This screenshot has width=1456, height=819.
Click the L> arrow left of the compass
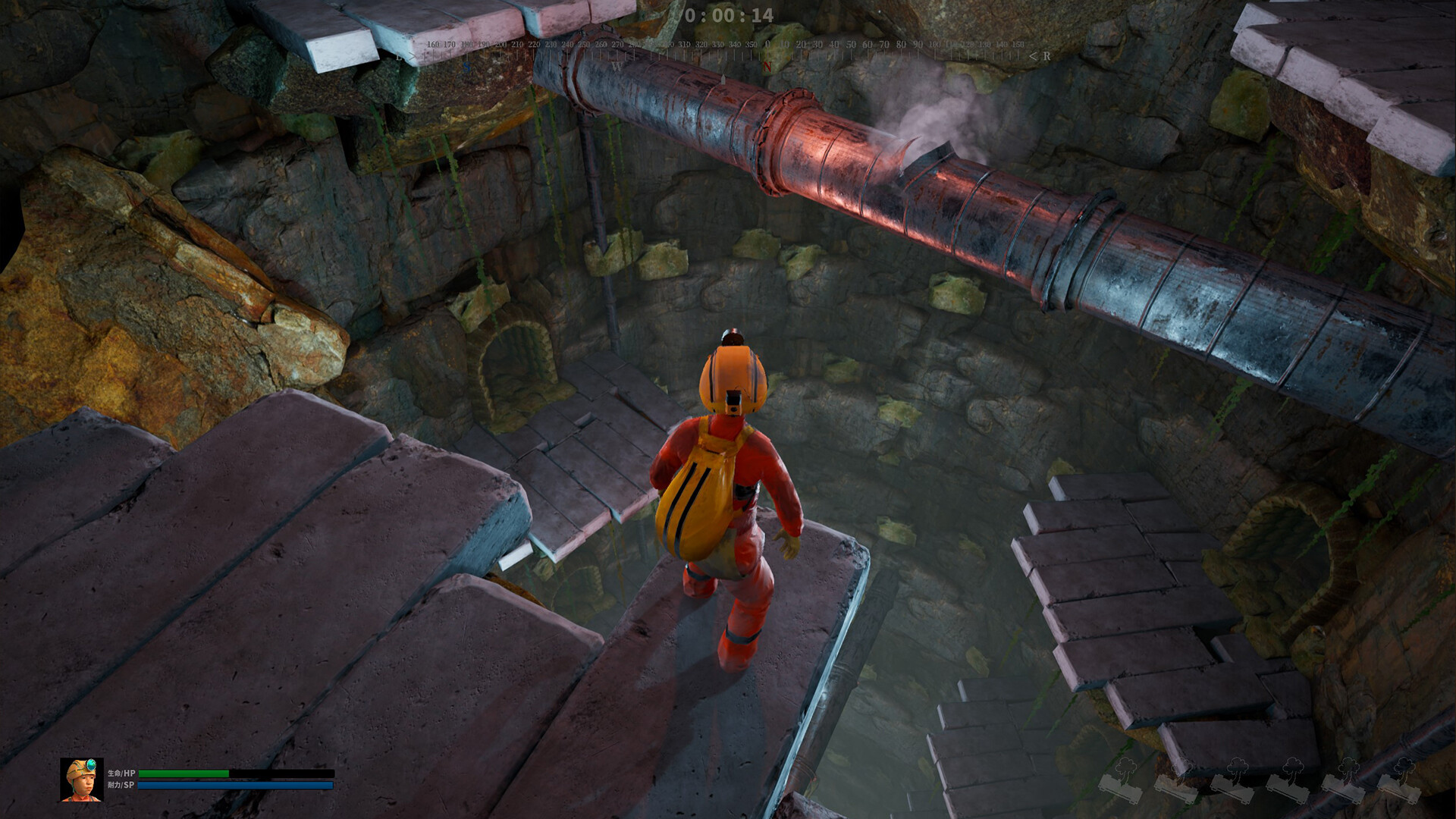pos(406,55)
